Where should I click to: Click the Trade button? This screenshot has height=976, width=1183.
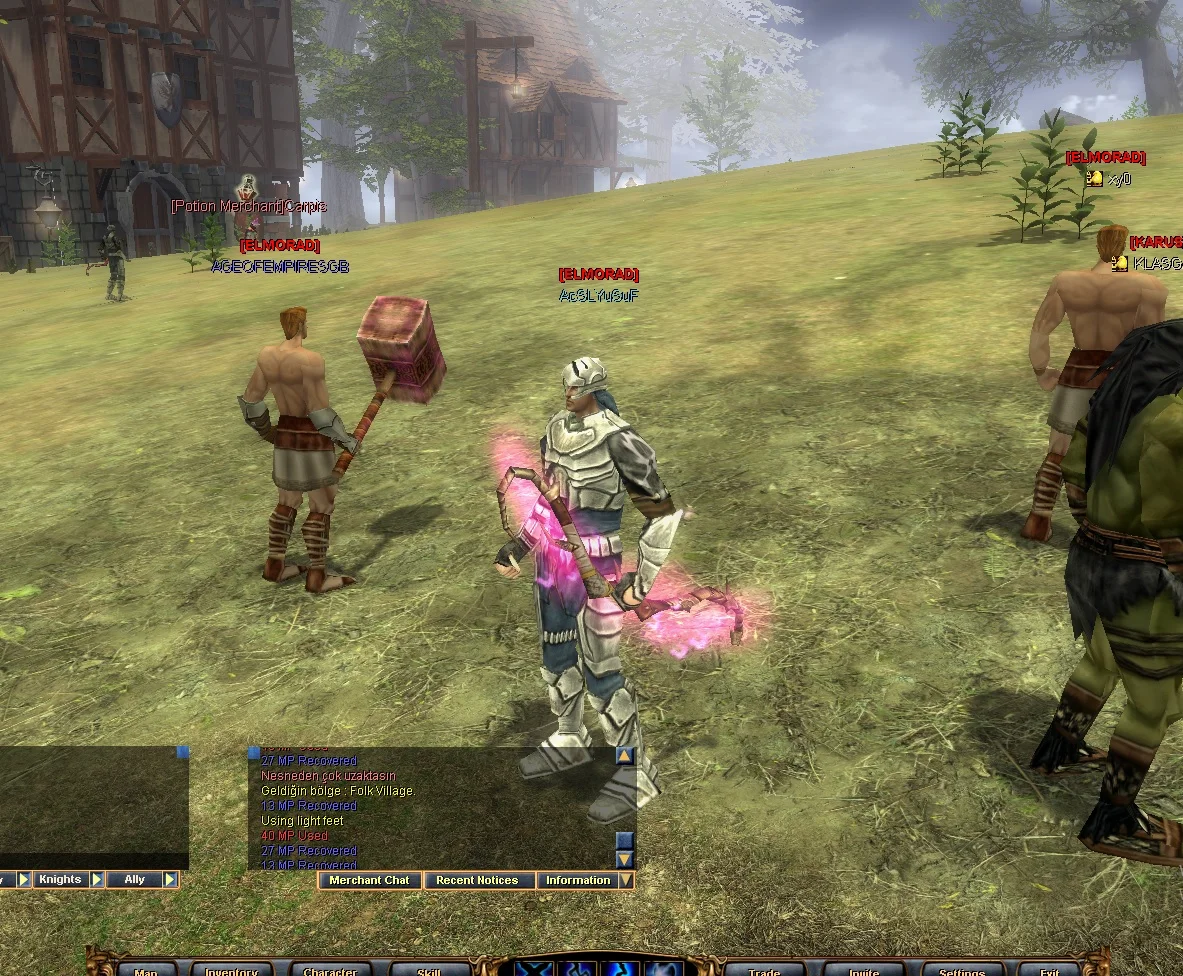coord(765,971)
